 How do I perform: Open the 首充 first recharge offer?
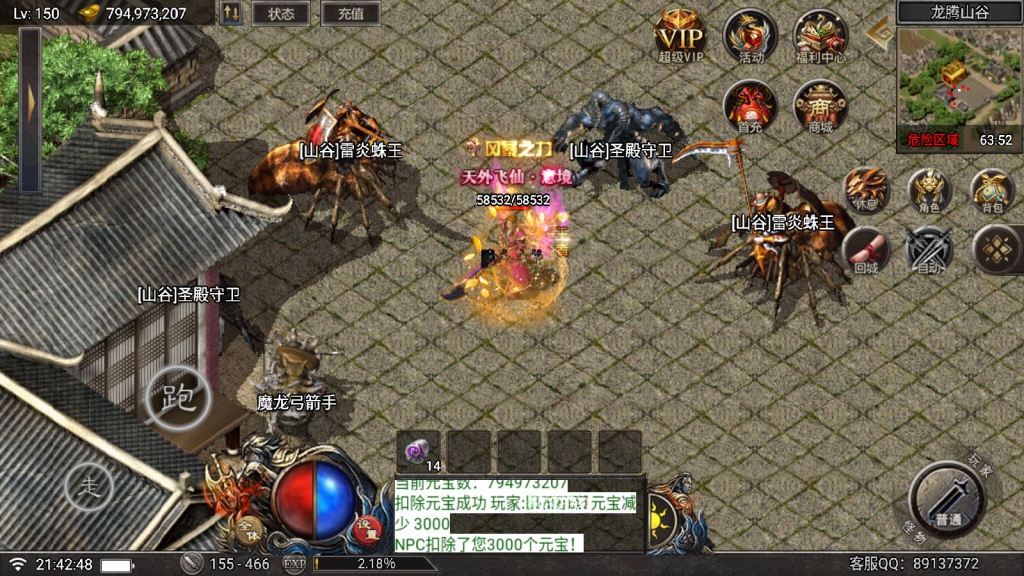pyautogui.click(x=751, y=106)
